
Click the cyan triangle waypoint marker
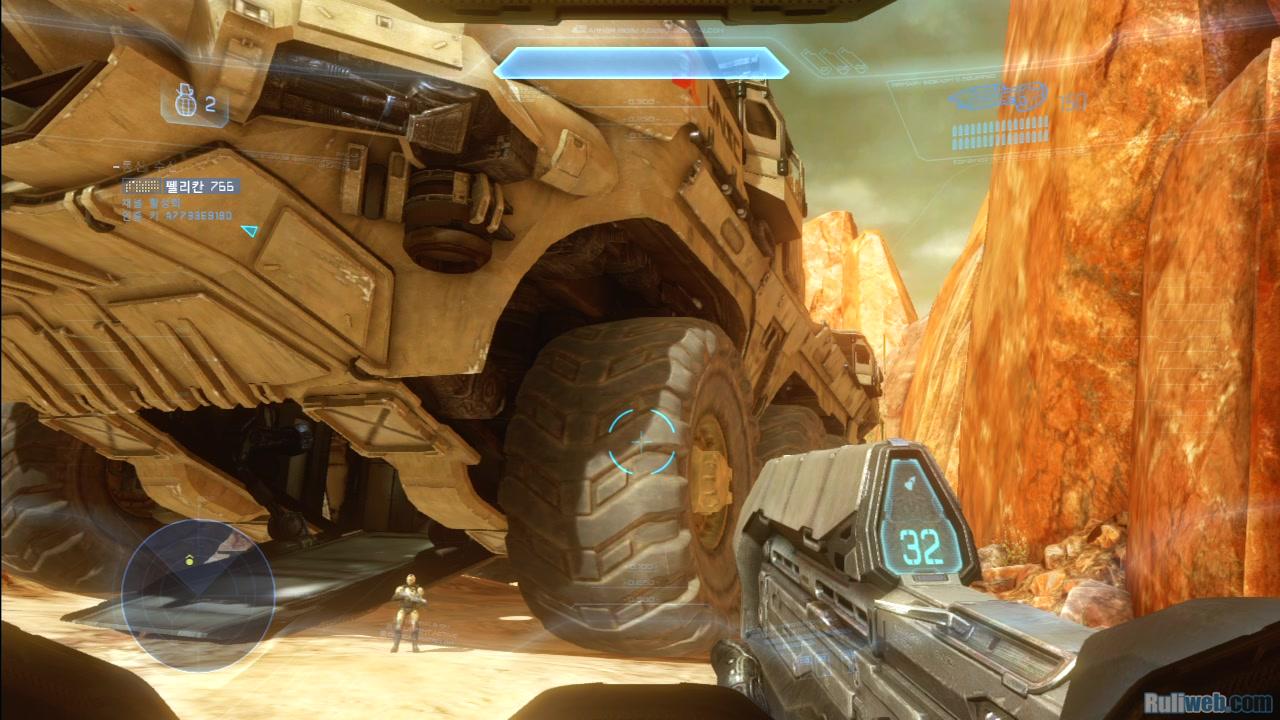pos(249,231)
